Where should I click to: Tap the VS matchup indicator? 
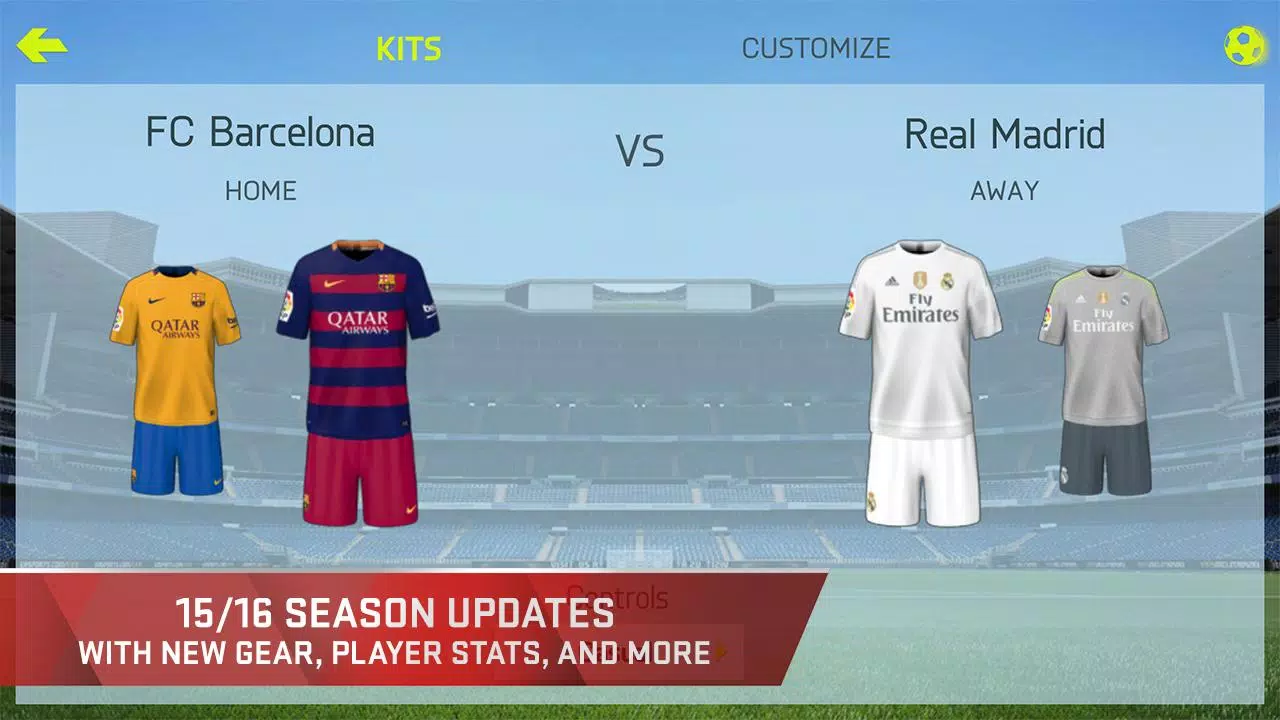tap(639, 152)
